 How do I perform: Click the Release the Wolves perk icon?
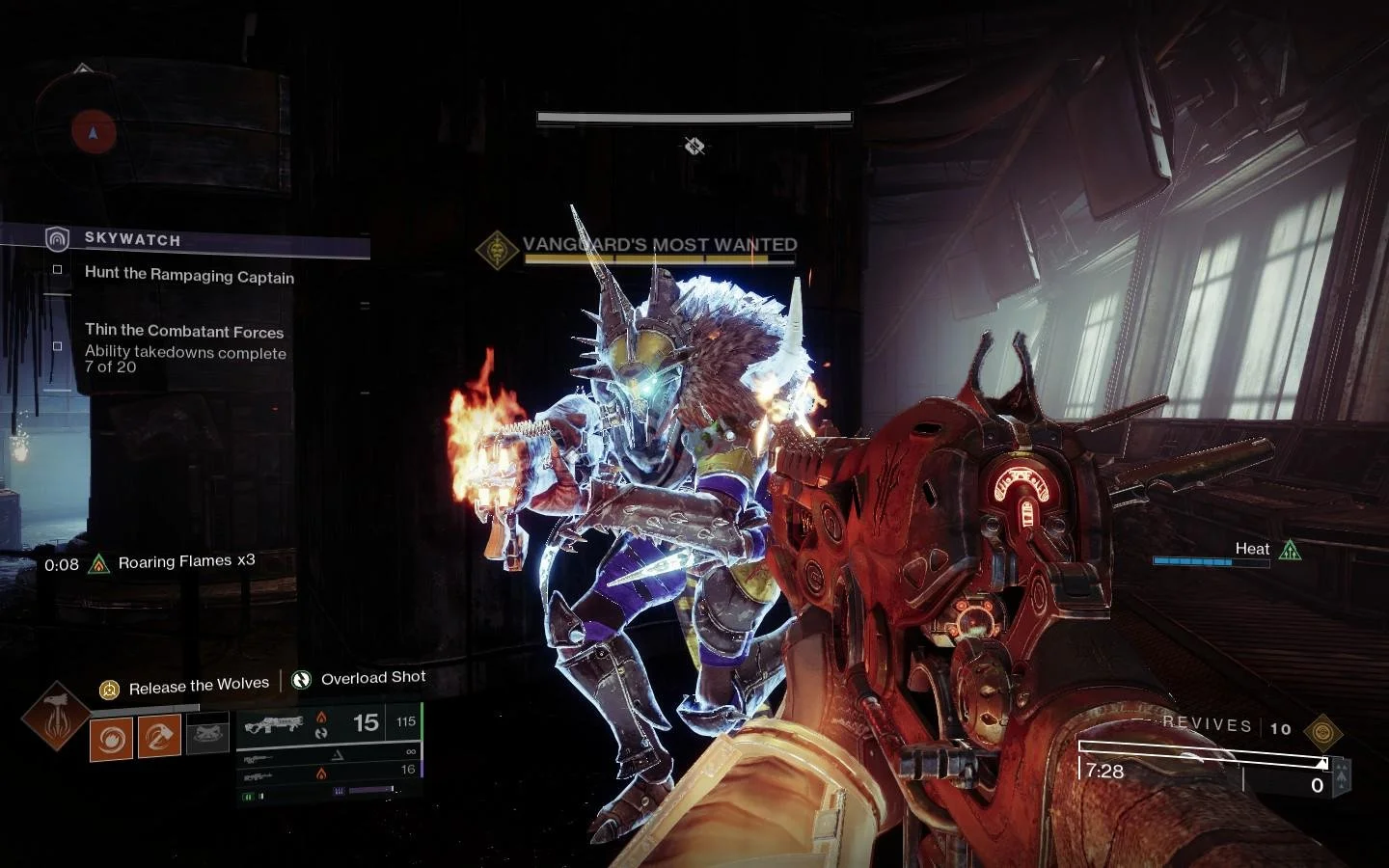[110, 689]
